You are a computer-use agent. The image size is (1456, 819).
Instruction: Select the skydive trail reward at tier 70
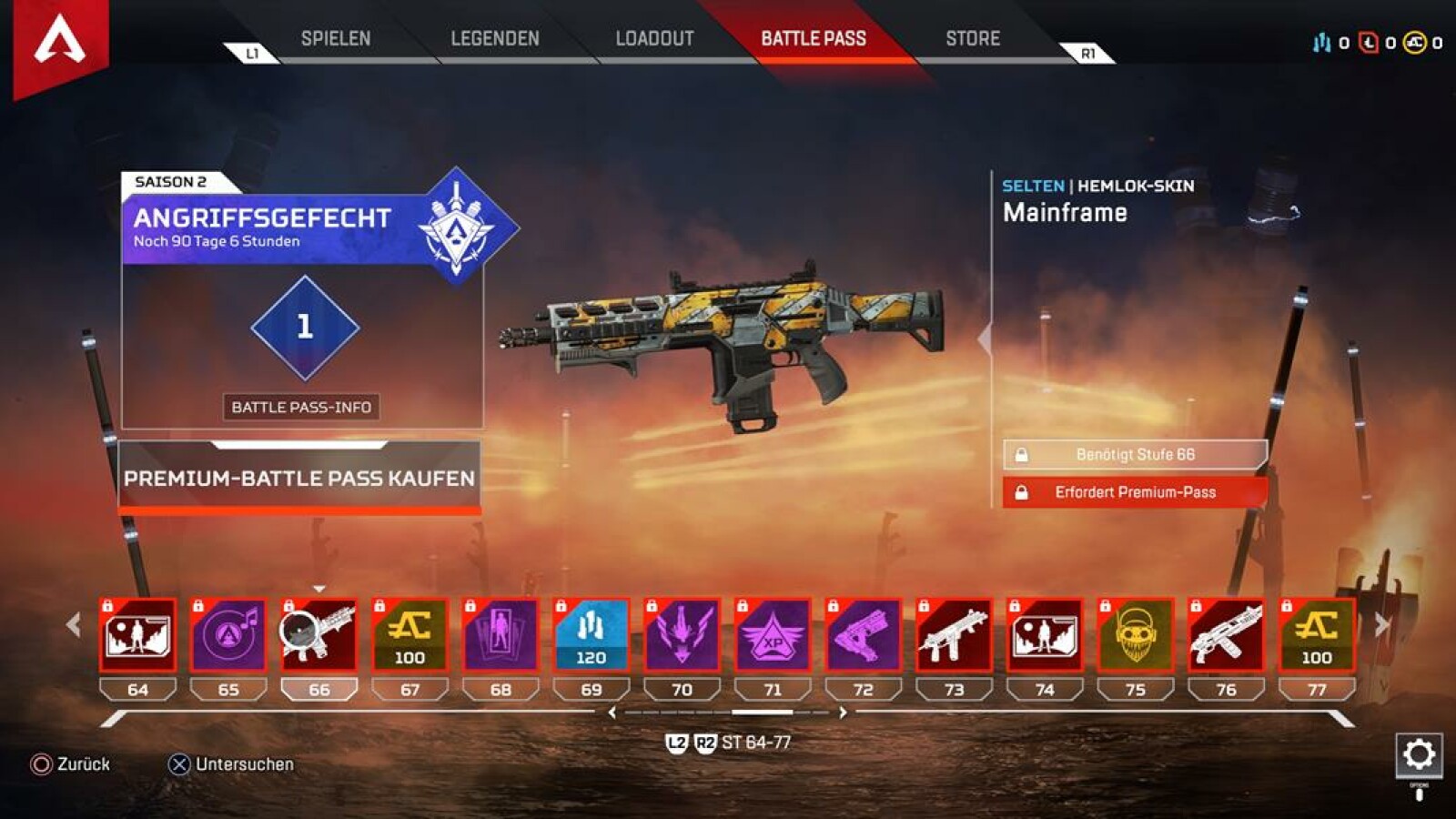[x=682, y=634]
